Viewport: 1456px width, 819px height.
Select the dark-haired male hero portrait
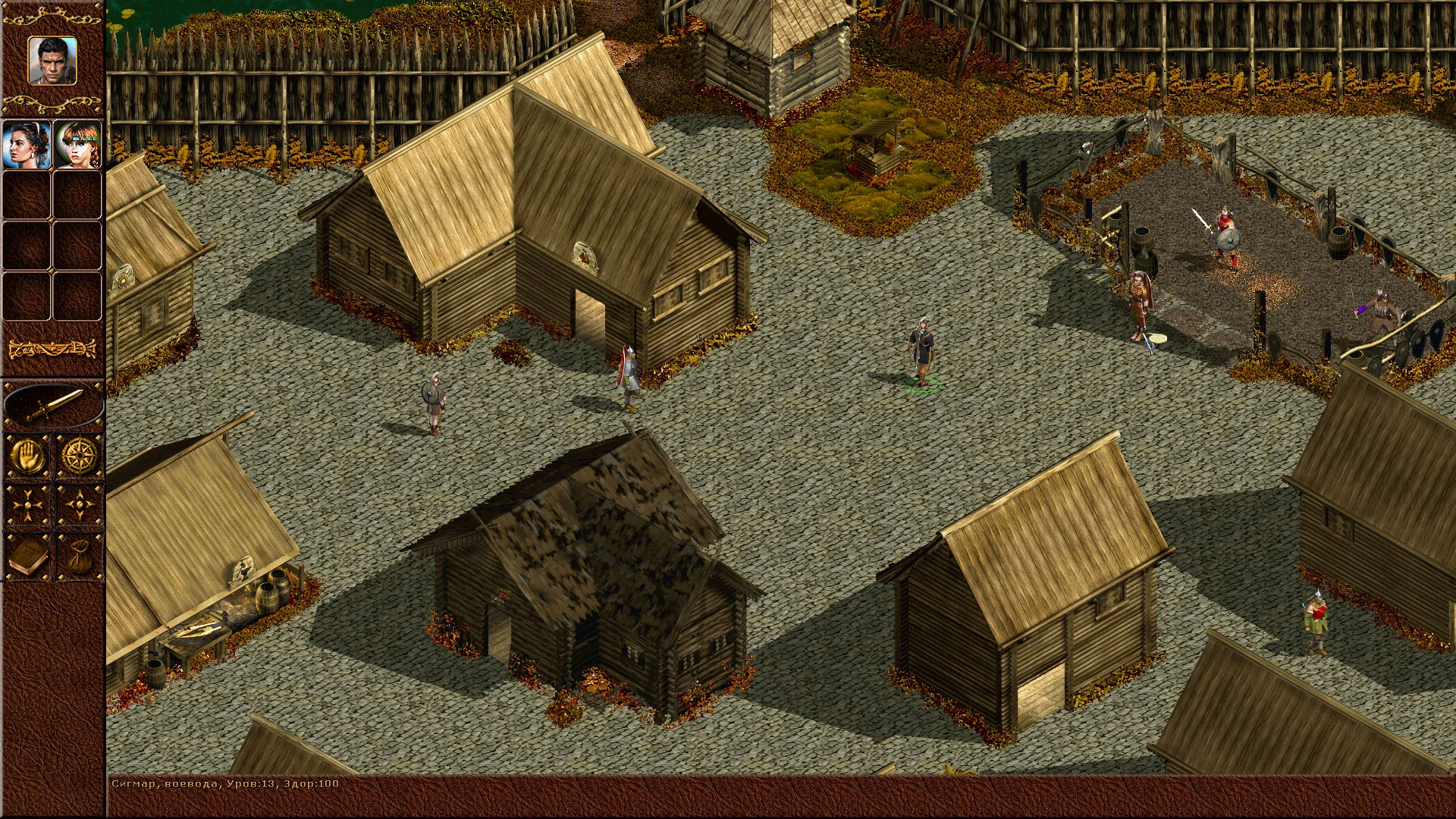(52, 61)
